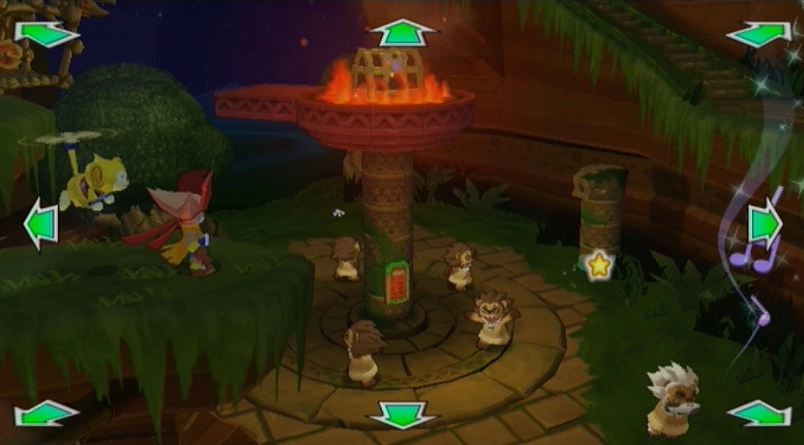804x445 pixels.
Task: Select the lower-left corner camera arrow
Action: click(x=46, y=412)
